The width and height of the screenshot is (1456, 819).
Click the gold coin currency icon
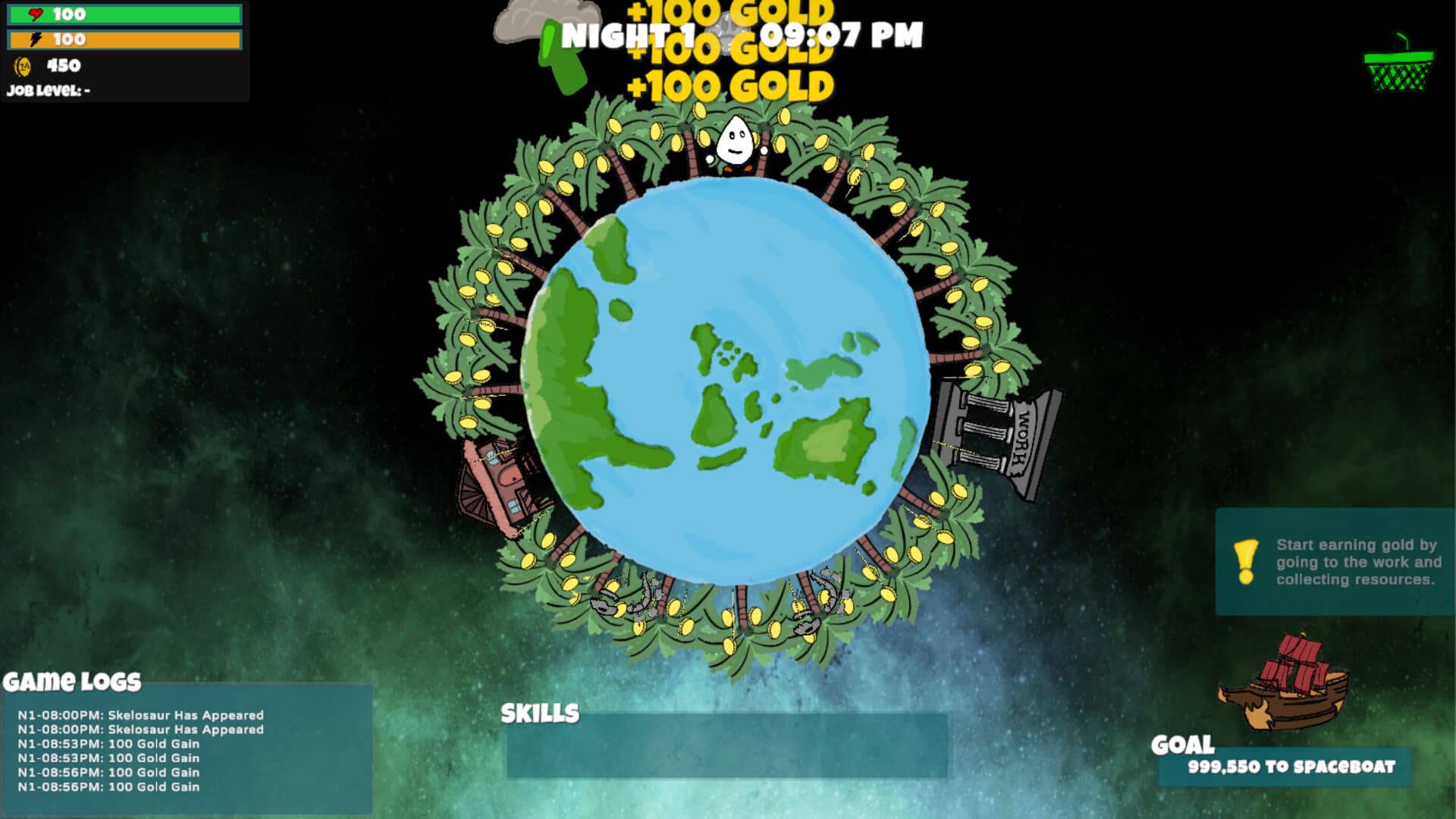coord(20,67)
